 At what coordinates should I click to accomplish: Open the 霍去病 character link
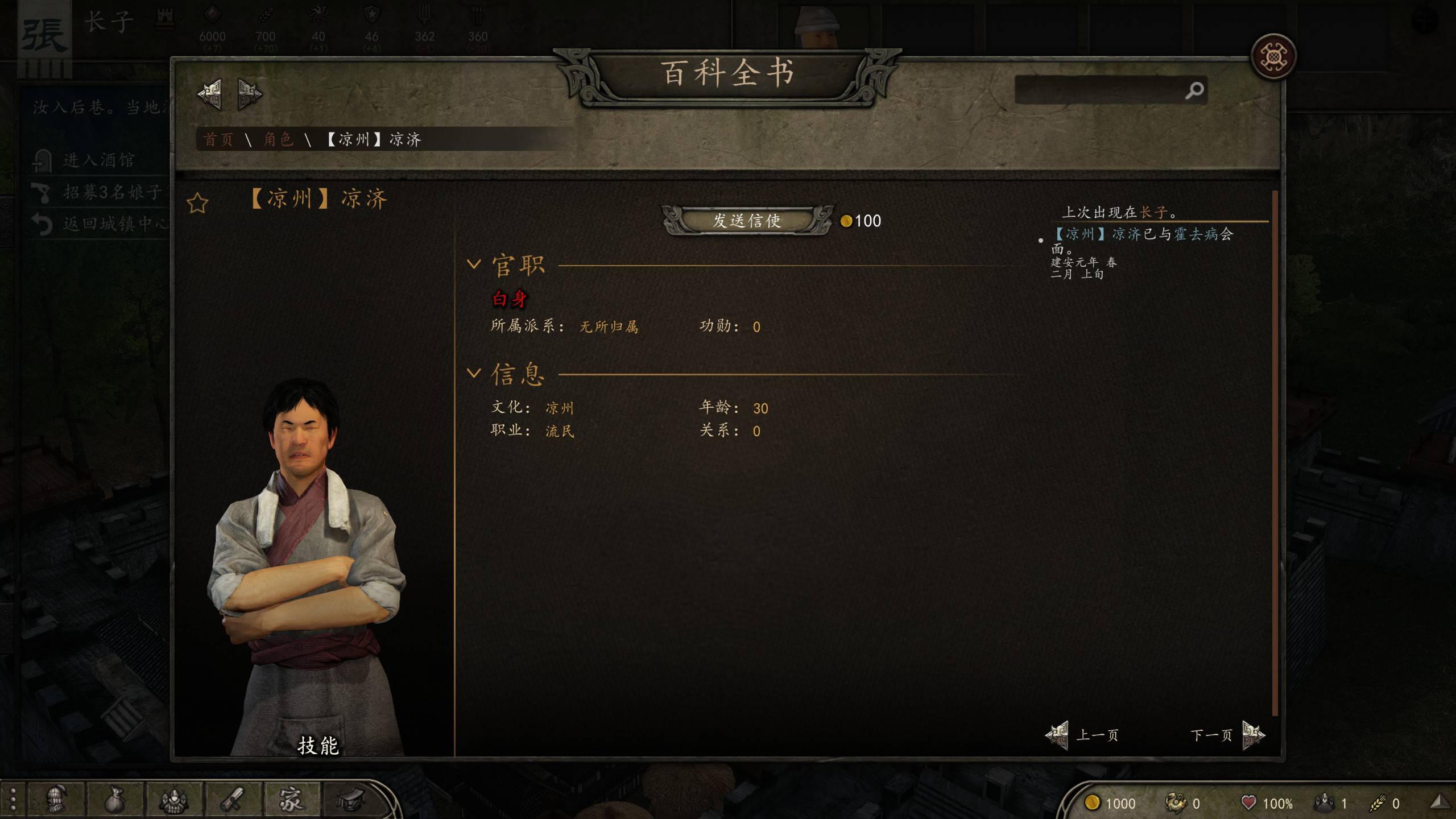point(1197,234)
